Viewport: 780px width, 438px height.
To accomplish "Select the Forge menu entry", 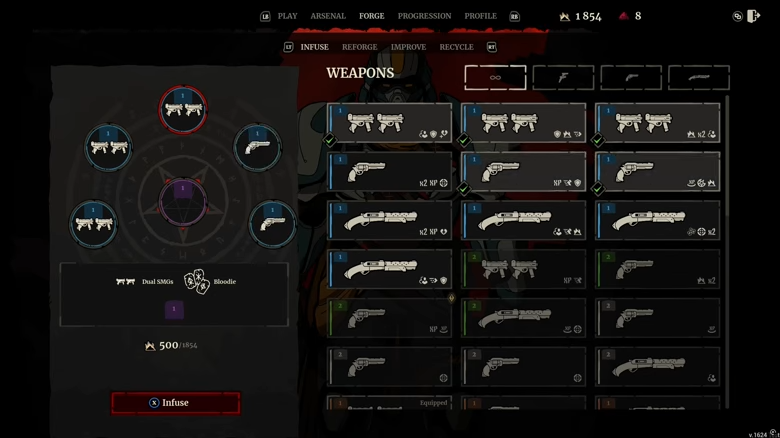I will (x=372, y=16).
